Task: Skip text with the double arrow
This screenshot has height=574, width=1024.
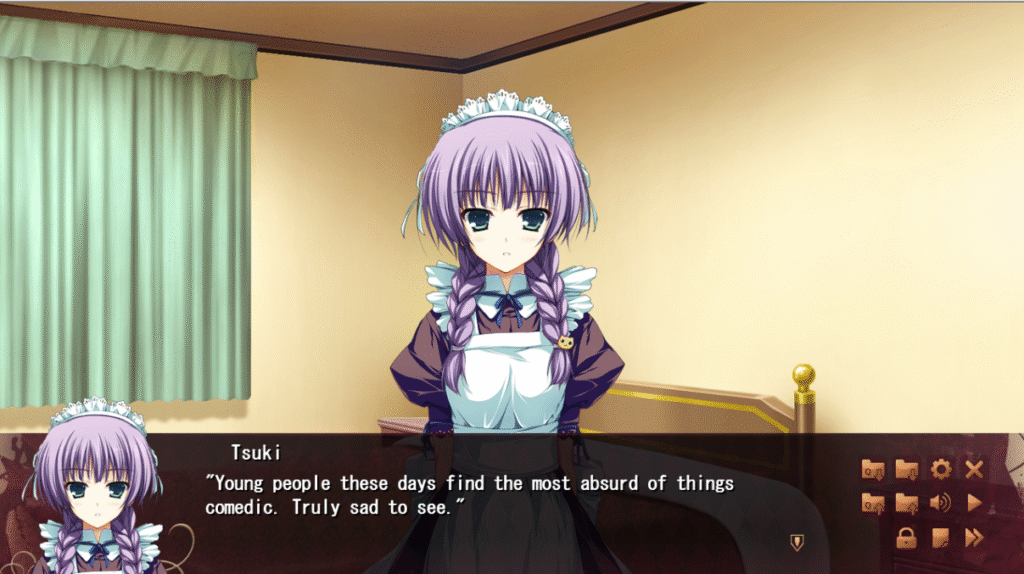Action: (x=974, y=538)
